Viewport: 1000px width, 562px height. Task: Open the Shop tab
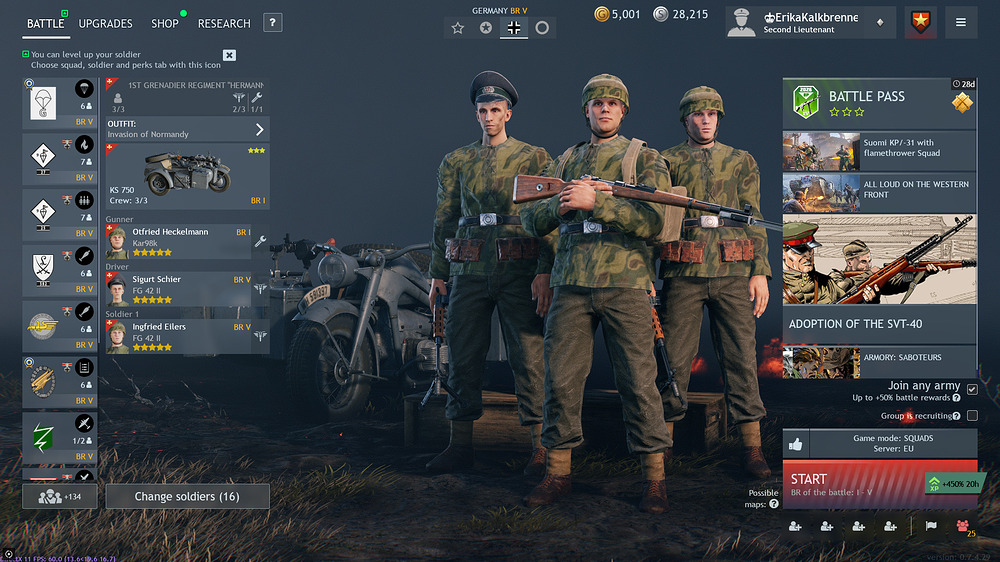165,23
